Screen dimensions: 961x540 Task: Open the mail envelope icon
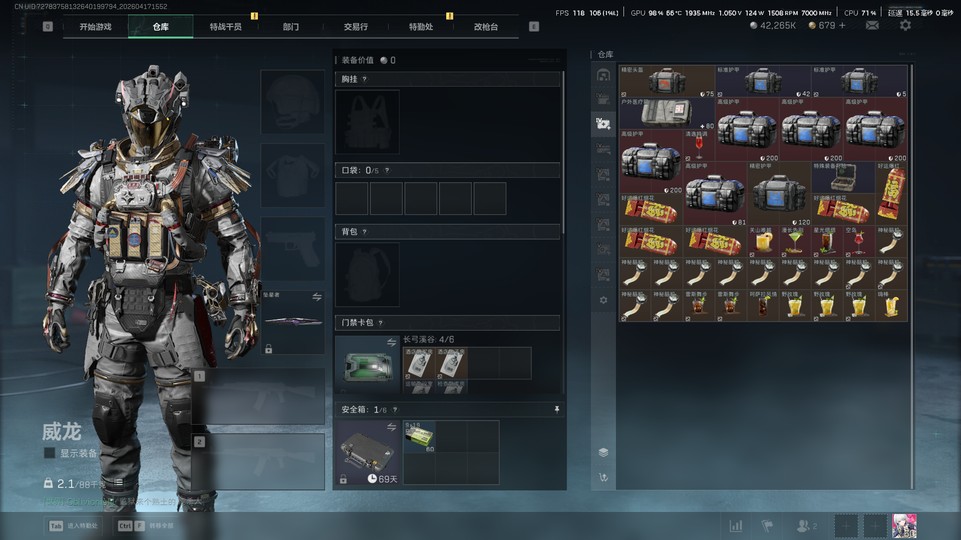[872, 25]
